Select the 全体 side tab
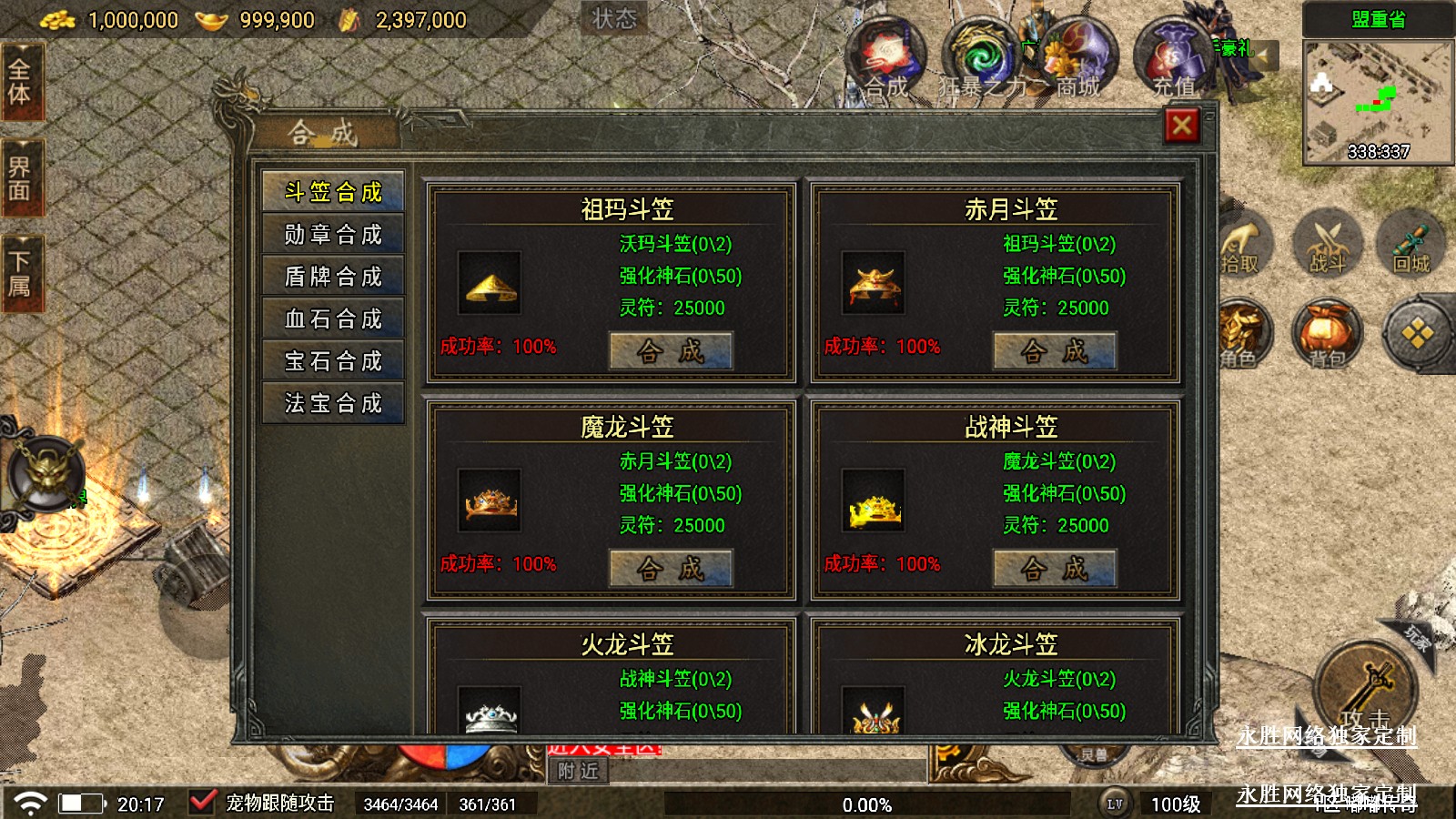1456x819 pixels. (20, 82)
